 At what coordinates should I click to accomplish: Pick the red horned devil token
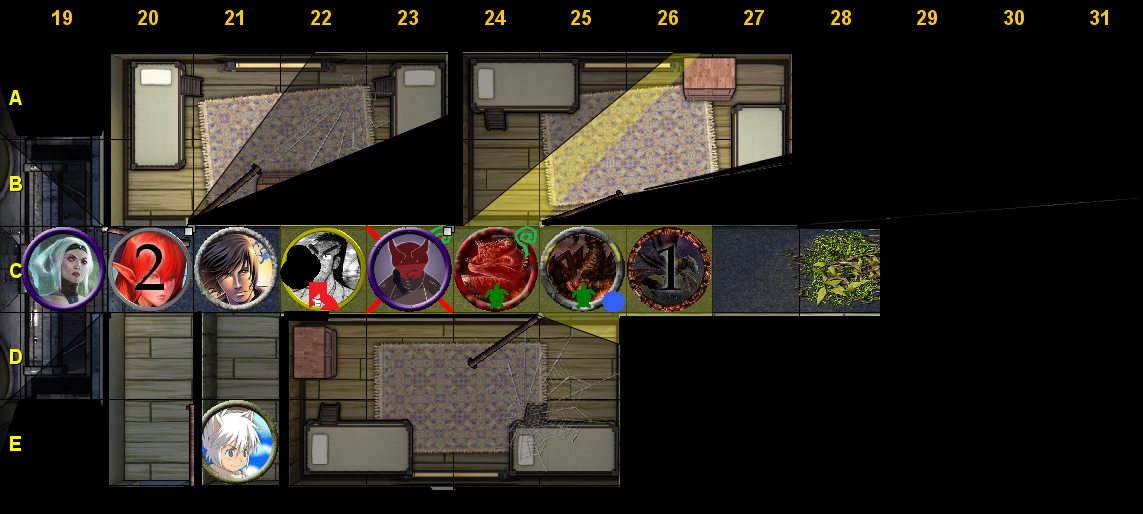[x=409, y=270]
